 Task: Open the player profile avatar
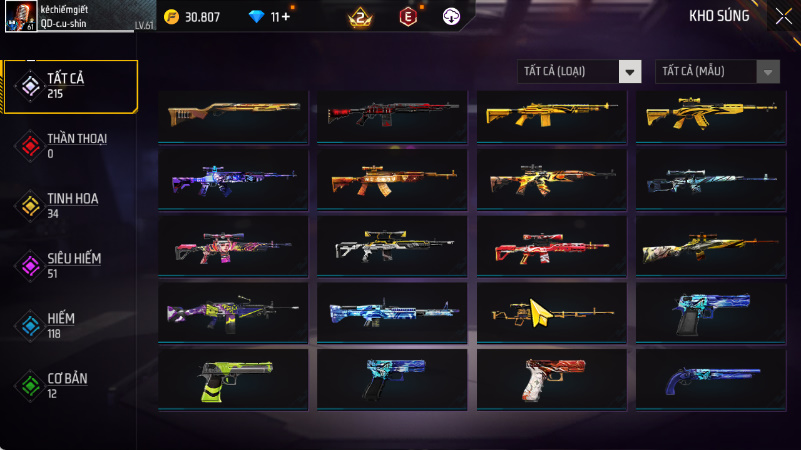point(19,17)
